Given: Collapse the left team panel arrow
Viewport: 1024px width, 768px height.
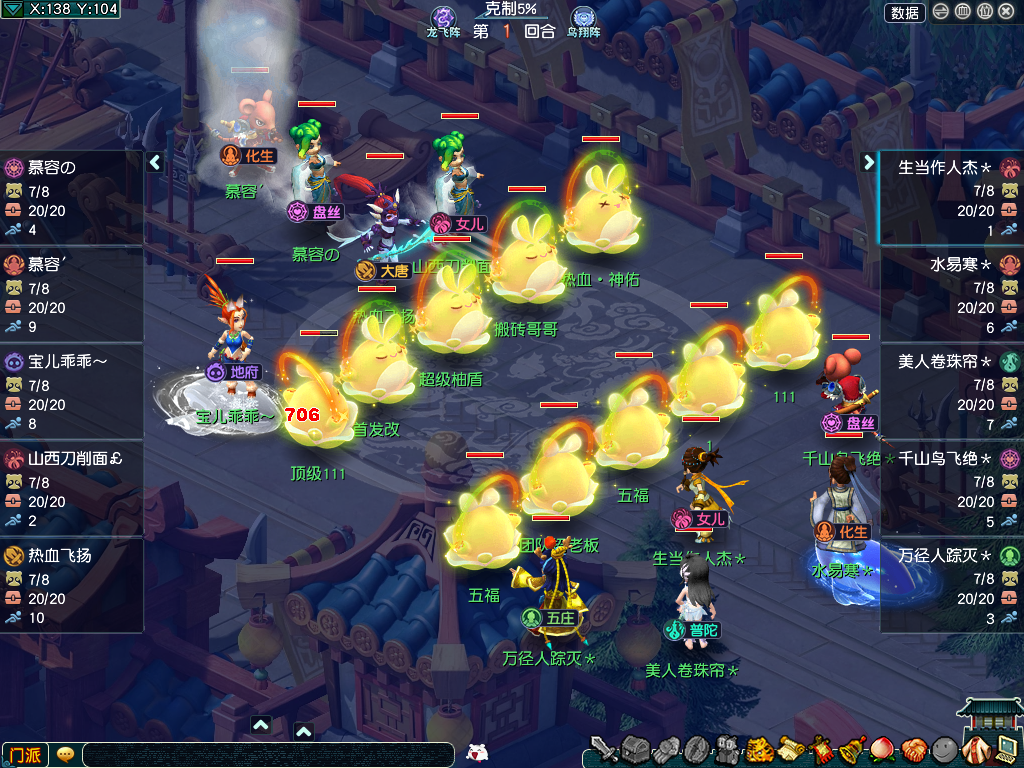Looking at the screenshot, I should pyautogui.click(x=155, y=162).
